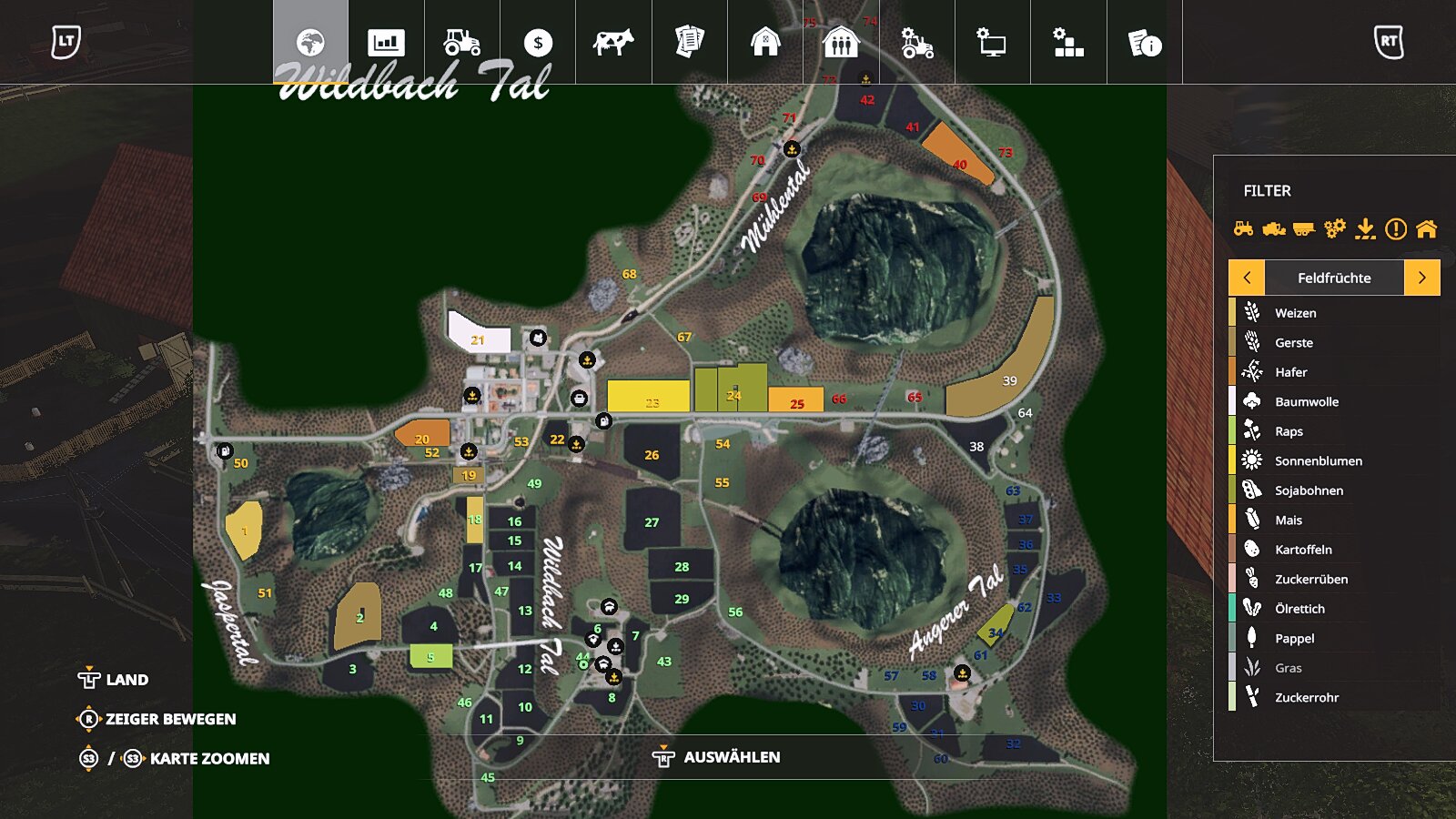Open the monitor settings tab
1456x819 pixels.
coord(992,43)
